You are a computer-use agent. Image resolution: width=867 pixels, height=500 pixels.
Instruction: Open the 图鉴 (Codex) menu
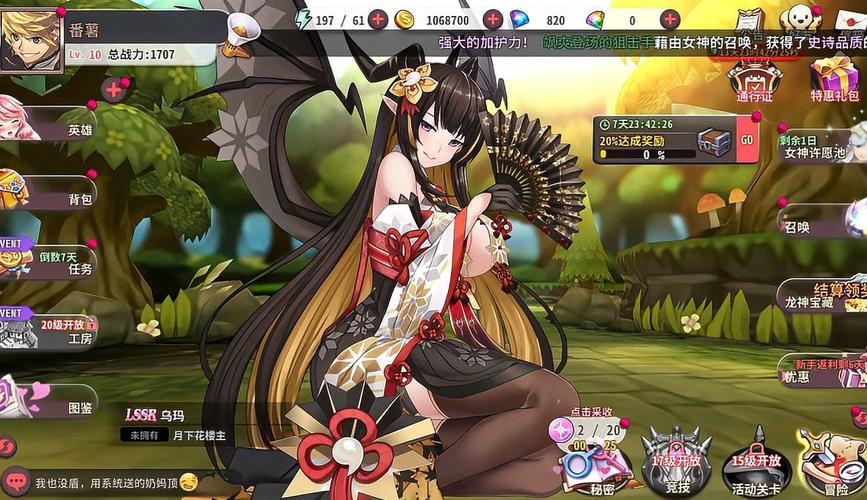(60, 402)
